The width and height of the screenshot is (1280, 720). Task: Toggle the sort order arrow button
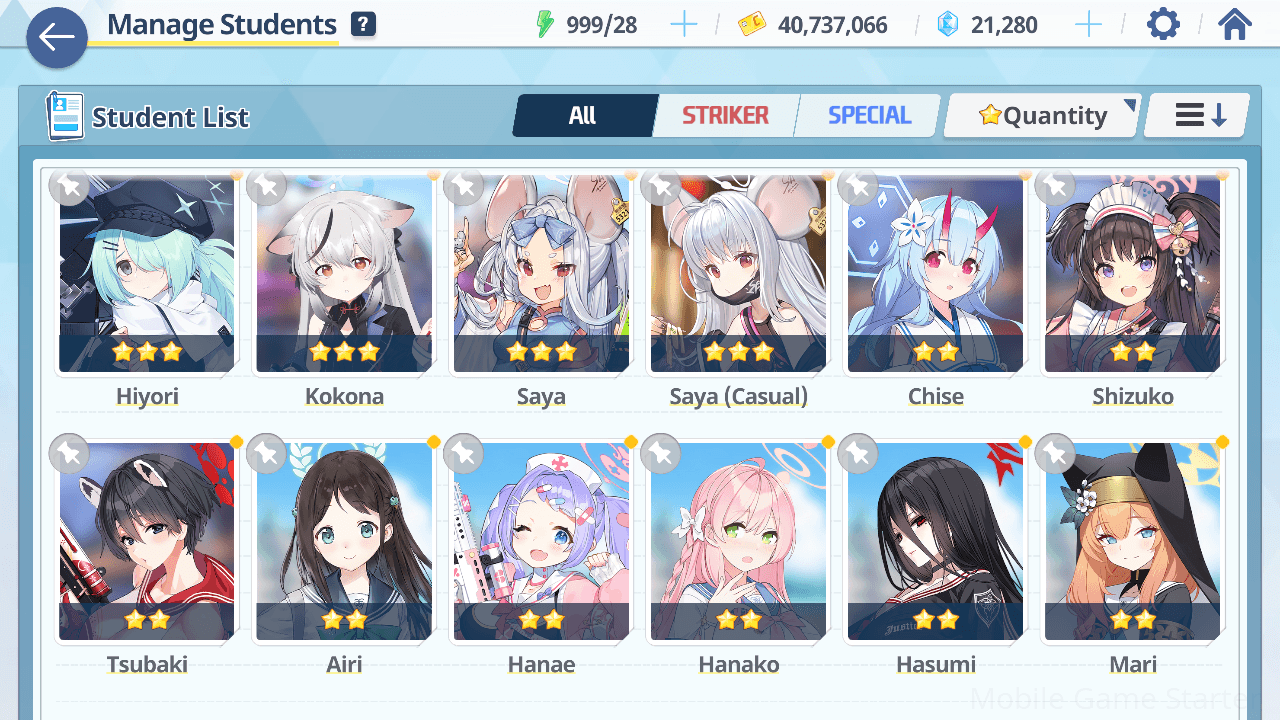(x=1198, y=116)
